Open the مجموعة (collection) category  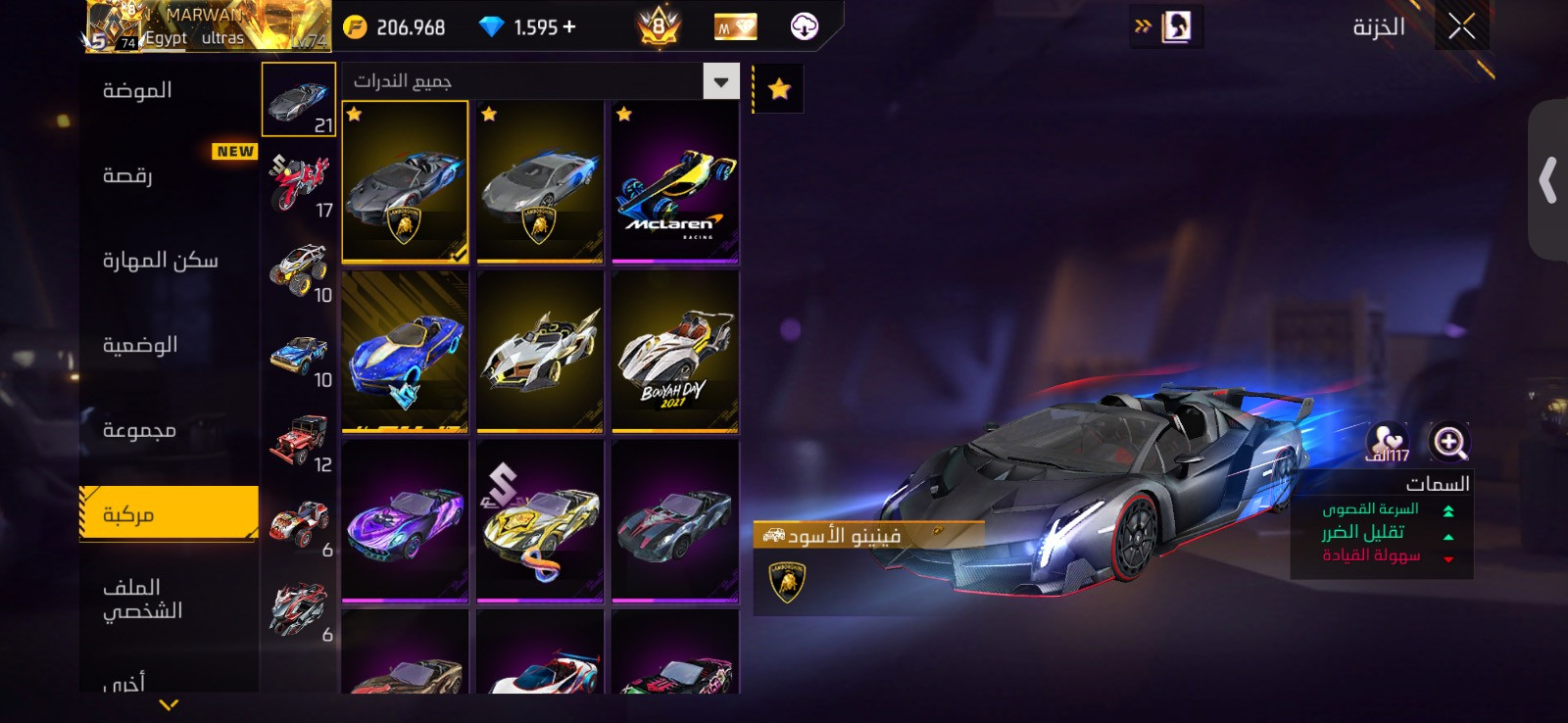pyautogui.click(x=139, y=431)
